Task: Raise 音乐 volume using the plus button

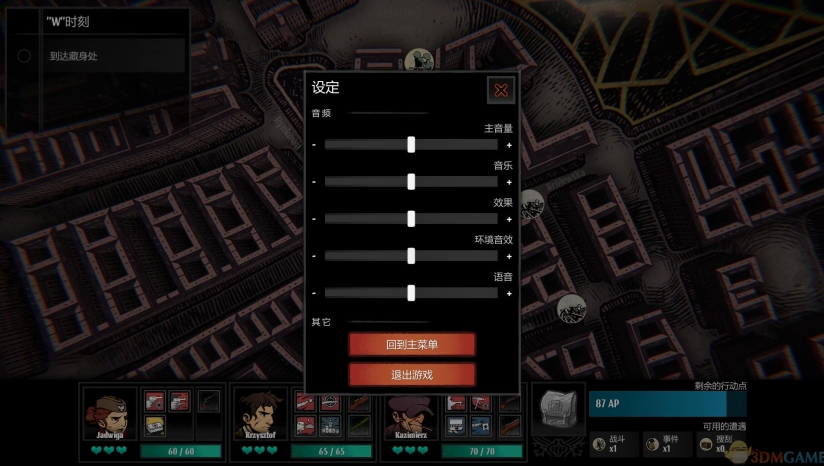Action: 509,182
